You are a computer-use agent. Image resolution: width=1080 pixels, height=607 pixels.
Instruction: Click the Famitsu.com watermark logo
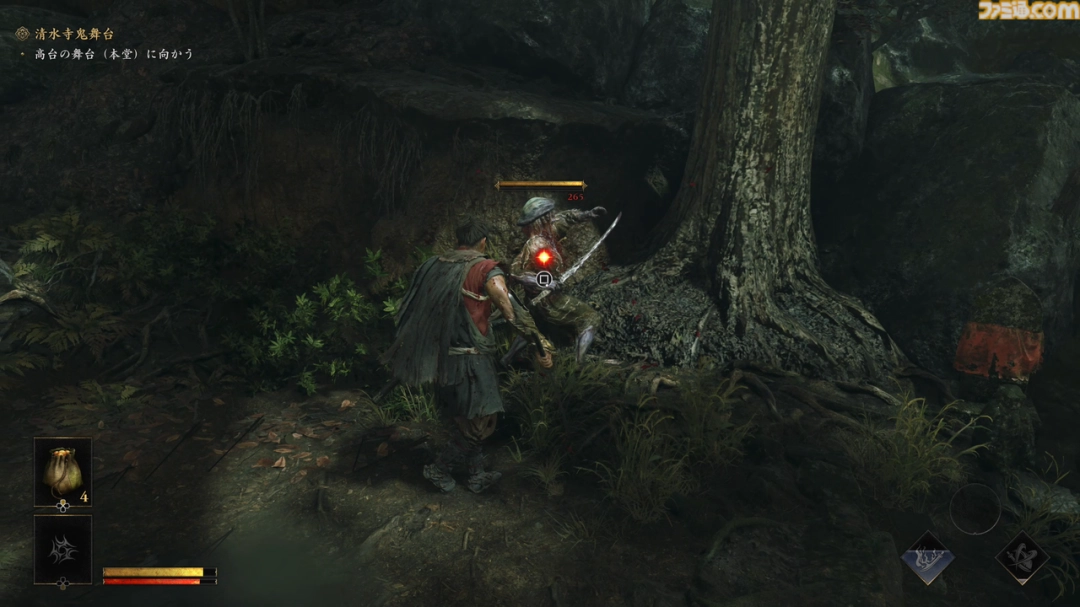pos(1027,11)
